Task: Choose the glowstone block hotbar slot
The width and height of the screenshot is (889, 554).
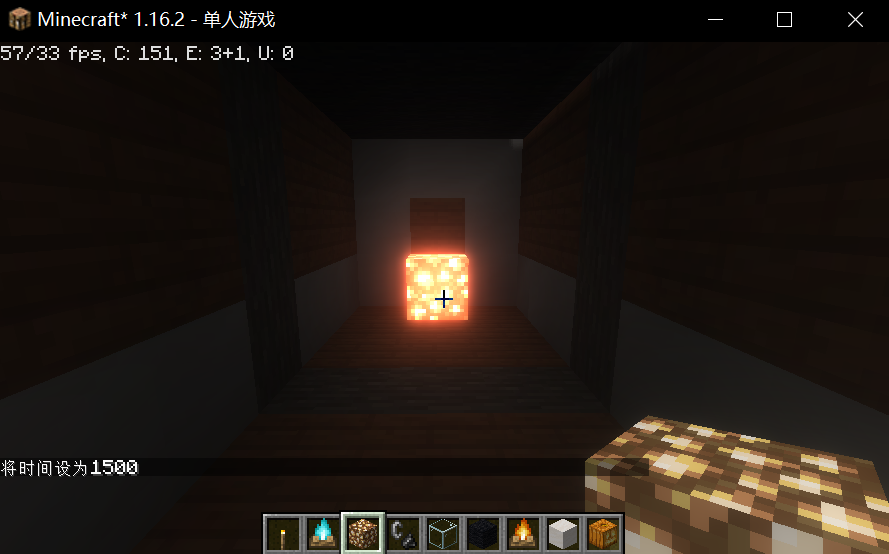Action: (x=362, y=533)
